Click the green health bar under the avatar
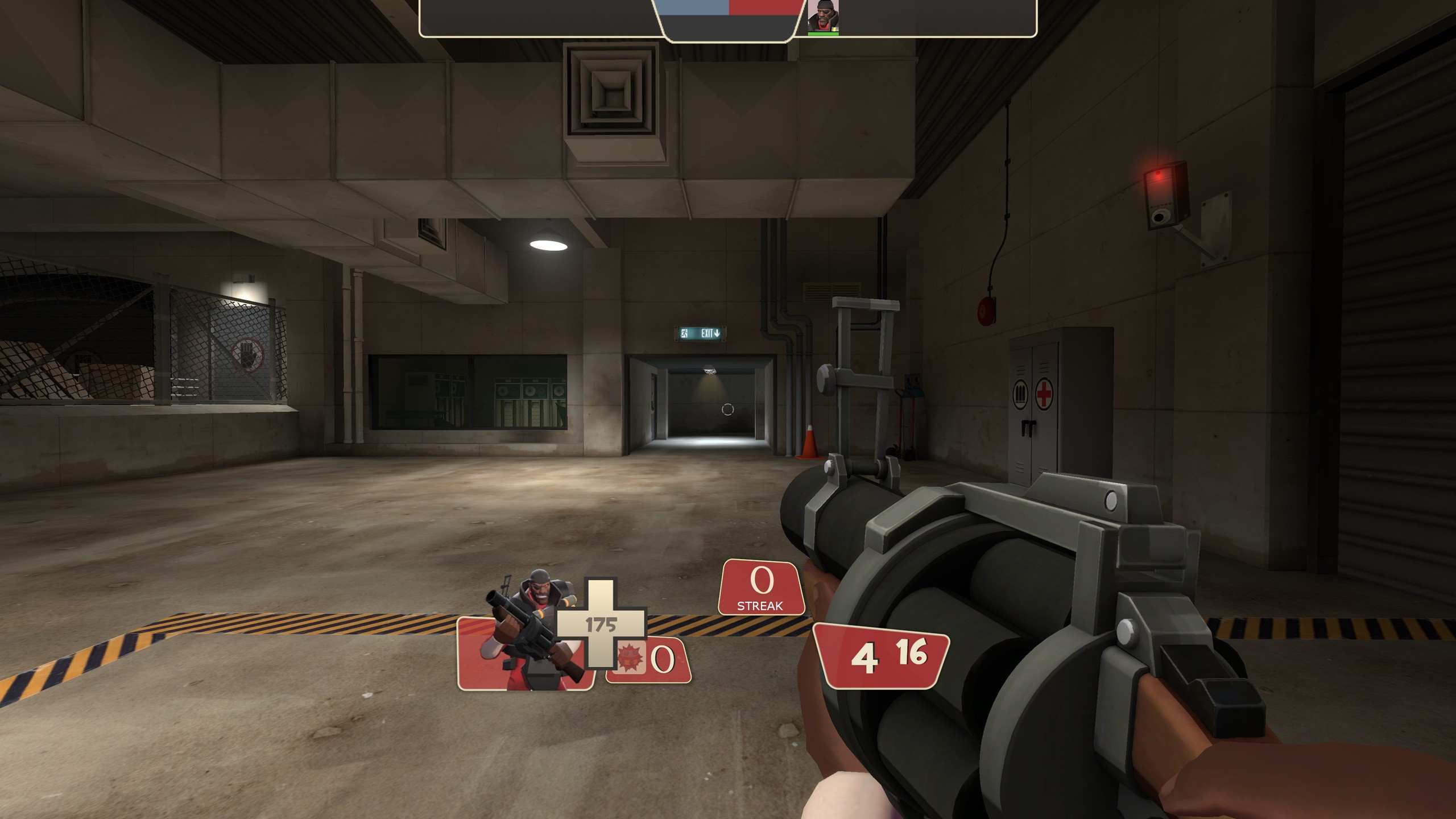The height and width of the screenshot is (819, 1456). click(823, 32)
